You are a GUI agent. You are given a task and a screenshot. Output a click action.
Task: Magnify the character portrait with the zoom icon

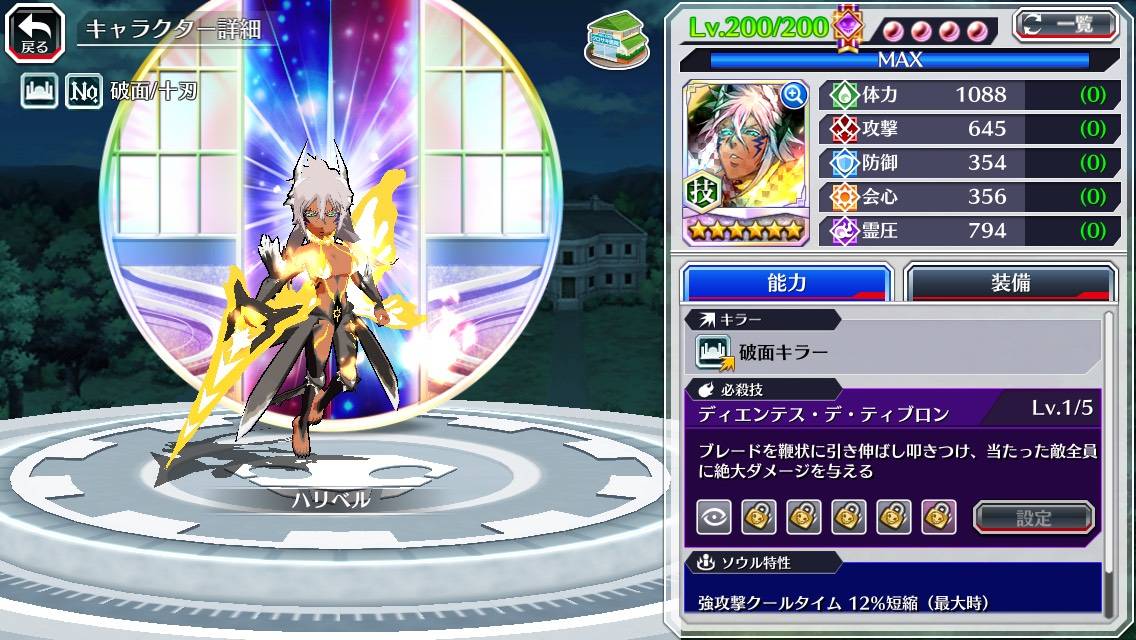pos(794,95)
